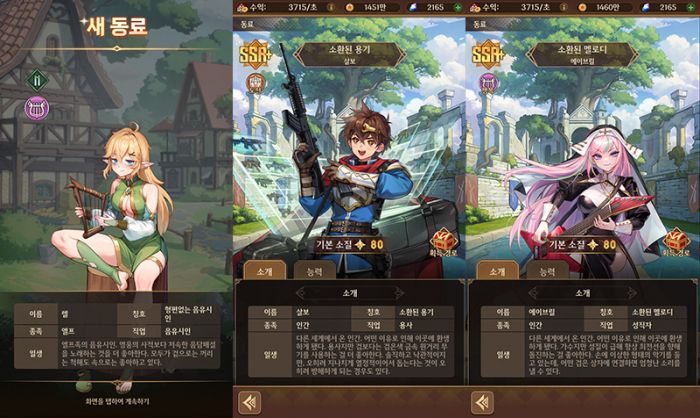Viewport: 700px width, 418px height.
Task: Add gems with plus button above 살보
Action: [x=457, y=7]
